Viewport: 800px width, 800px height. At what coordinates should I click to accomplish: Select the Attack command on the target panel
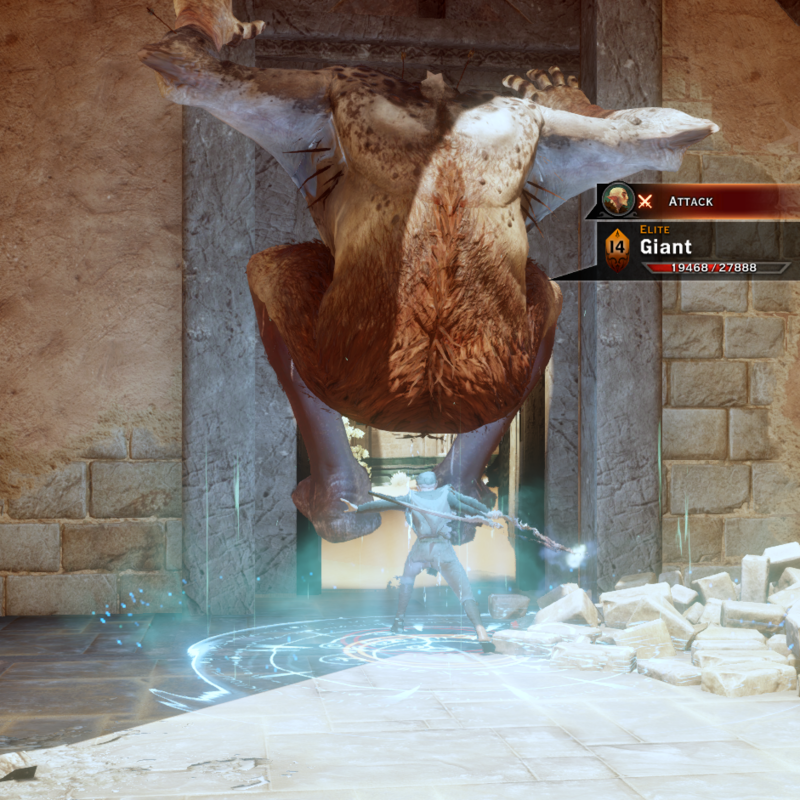click(x=690, y=201)
